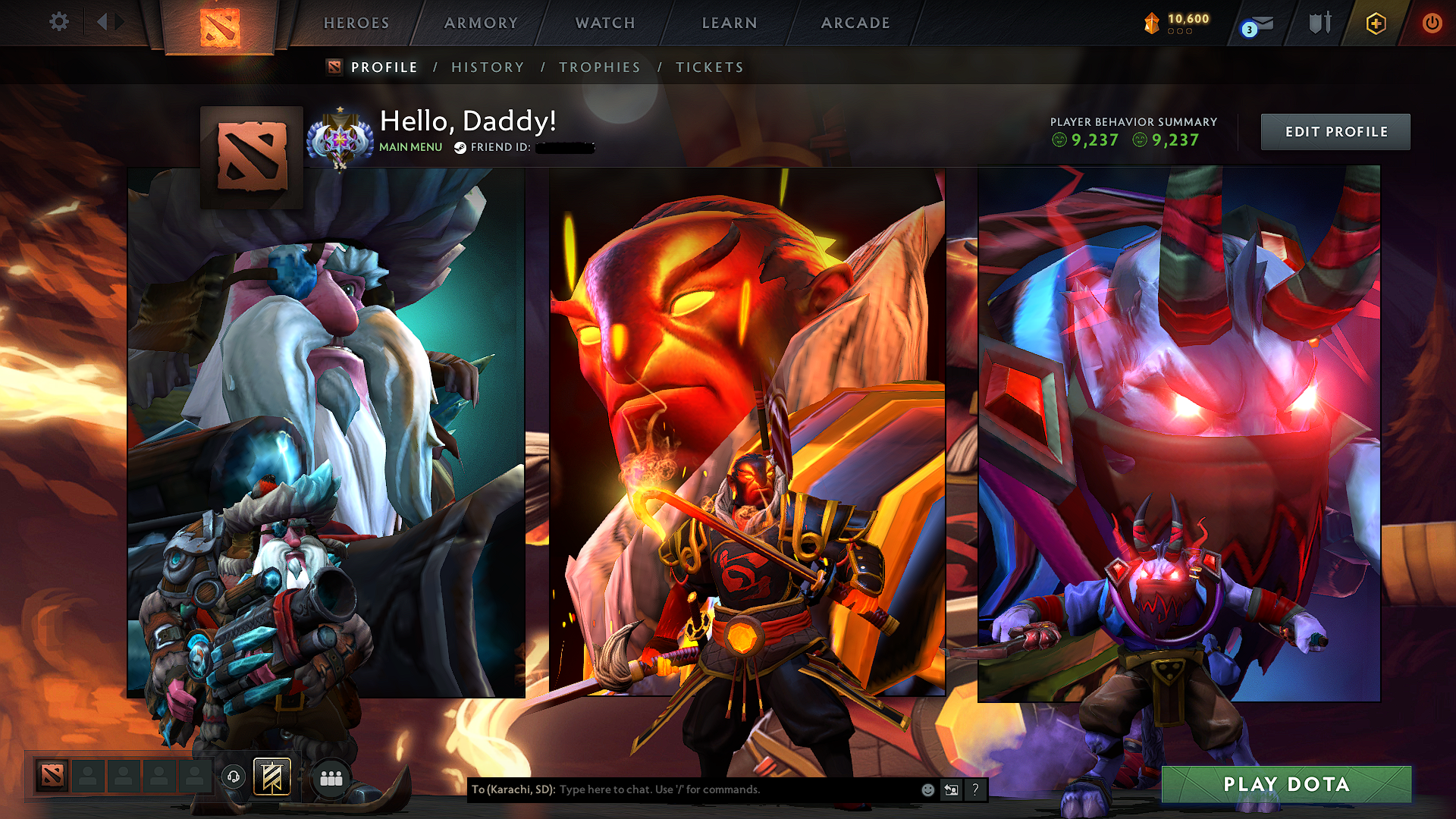1456x819 pixels.
Task: Open the settings gear icon
Action: (x=59, y=22)
